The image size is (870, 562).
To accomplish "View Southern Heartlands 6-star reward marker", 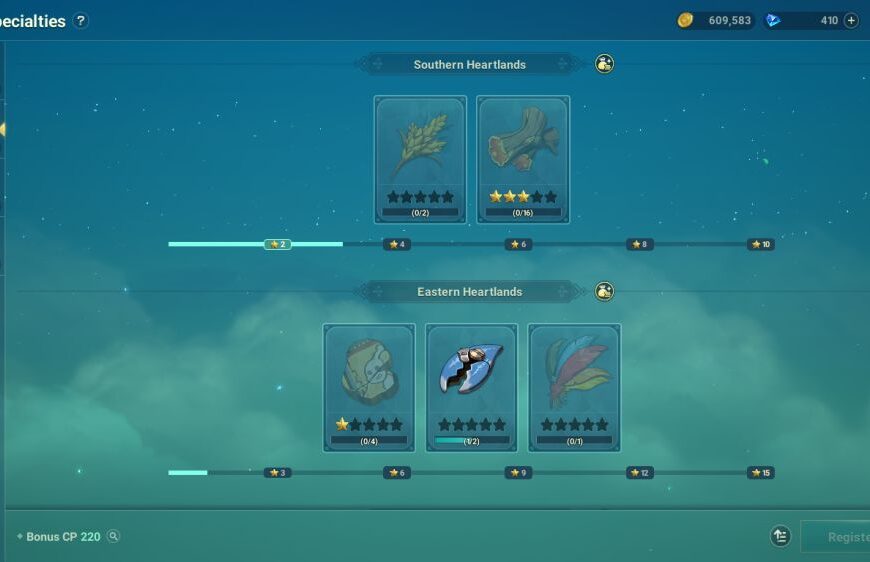I will (x=517, y=244).
